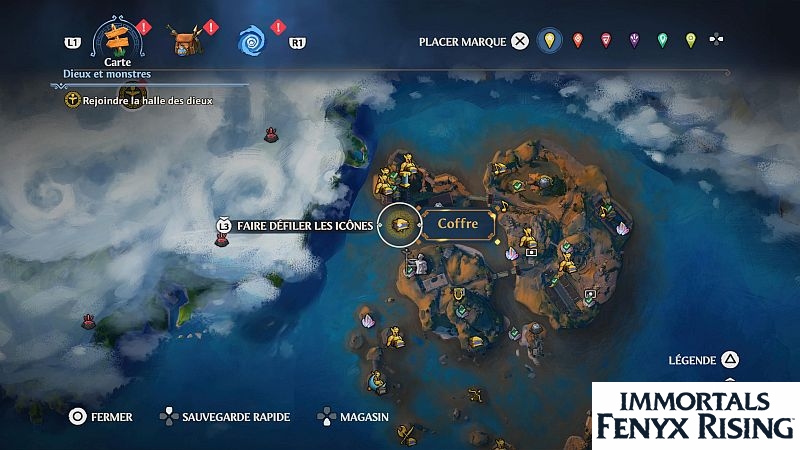This screenshot has width=800, height=450.
Task: Choose the red map marker pin
Action: [577, 41]
